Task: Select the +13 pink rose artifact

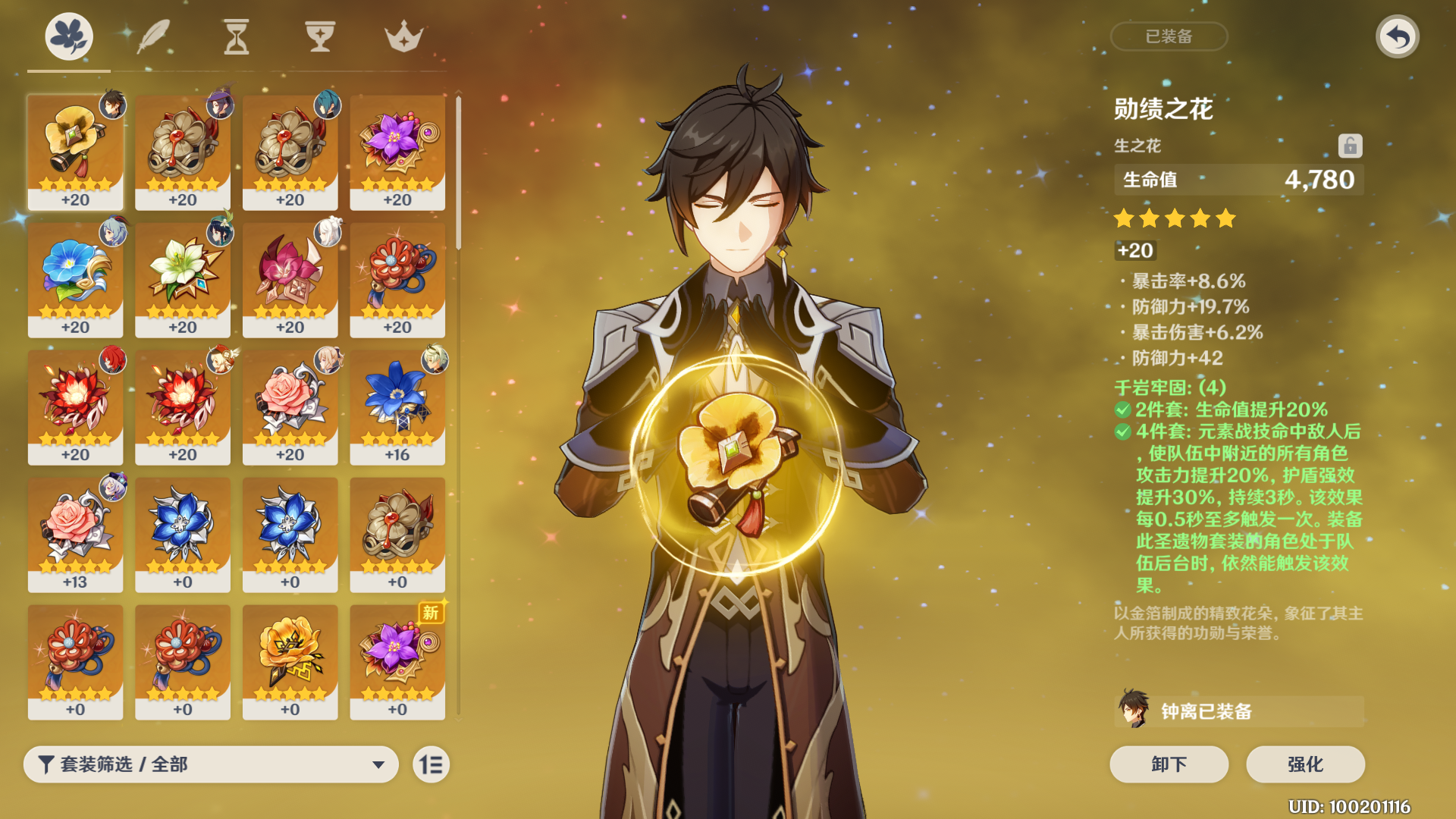Action: pos(75,534)
